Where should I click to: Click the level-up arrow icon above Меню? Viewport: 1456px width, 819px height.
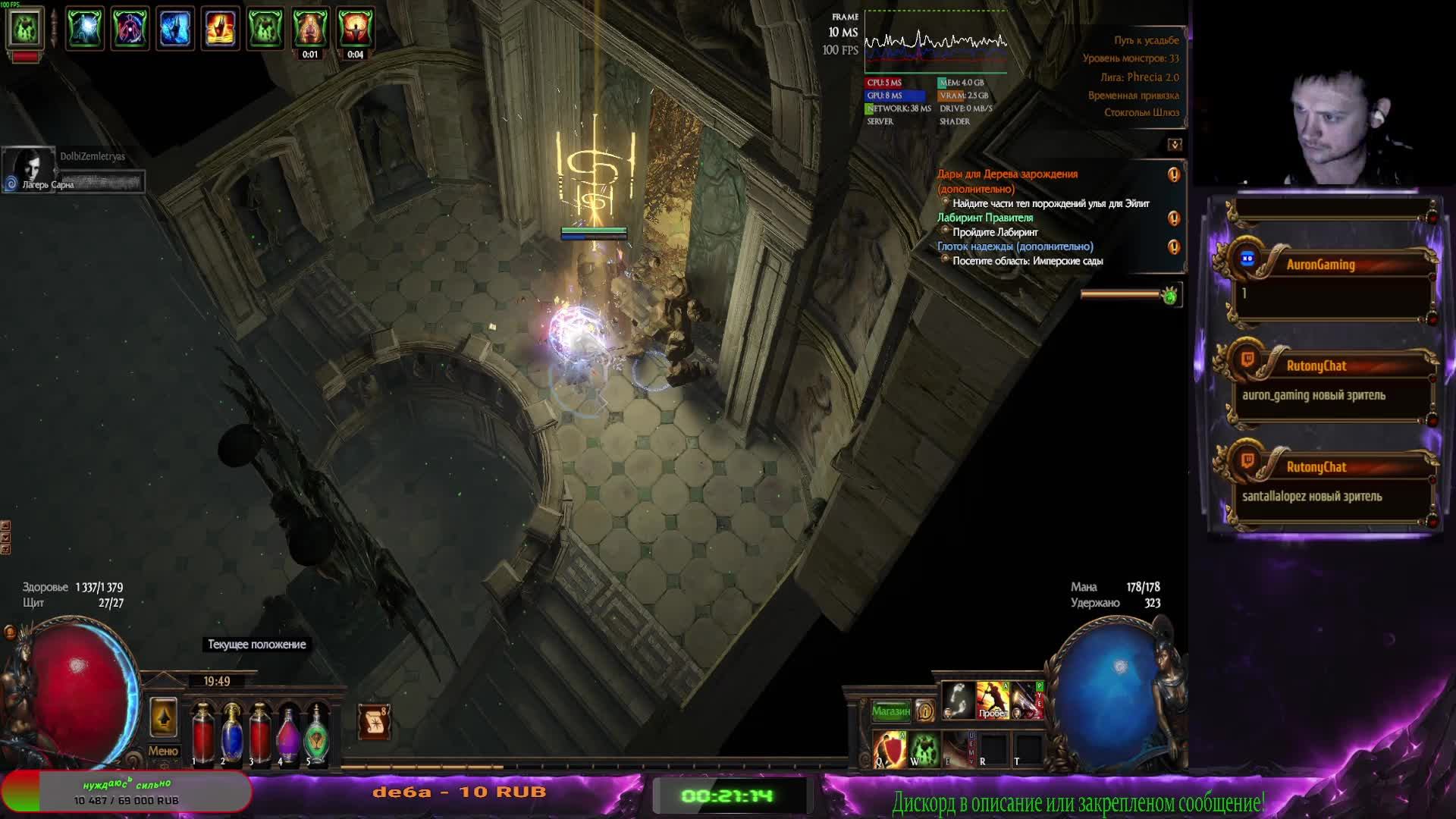163,717
